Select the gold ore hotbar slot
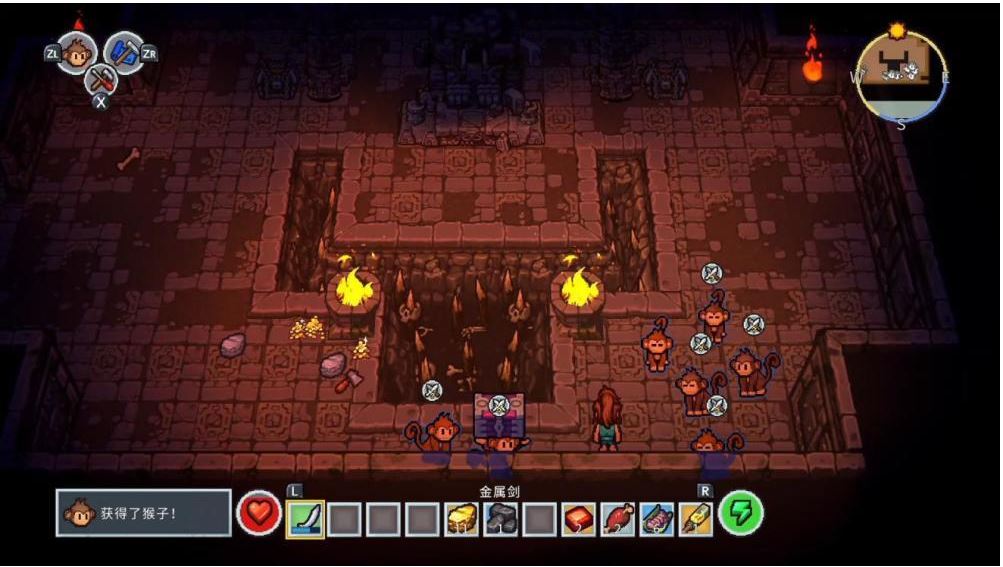Screen dimensions: 1003x567 (461, 518)
